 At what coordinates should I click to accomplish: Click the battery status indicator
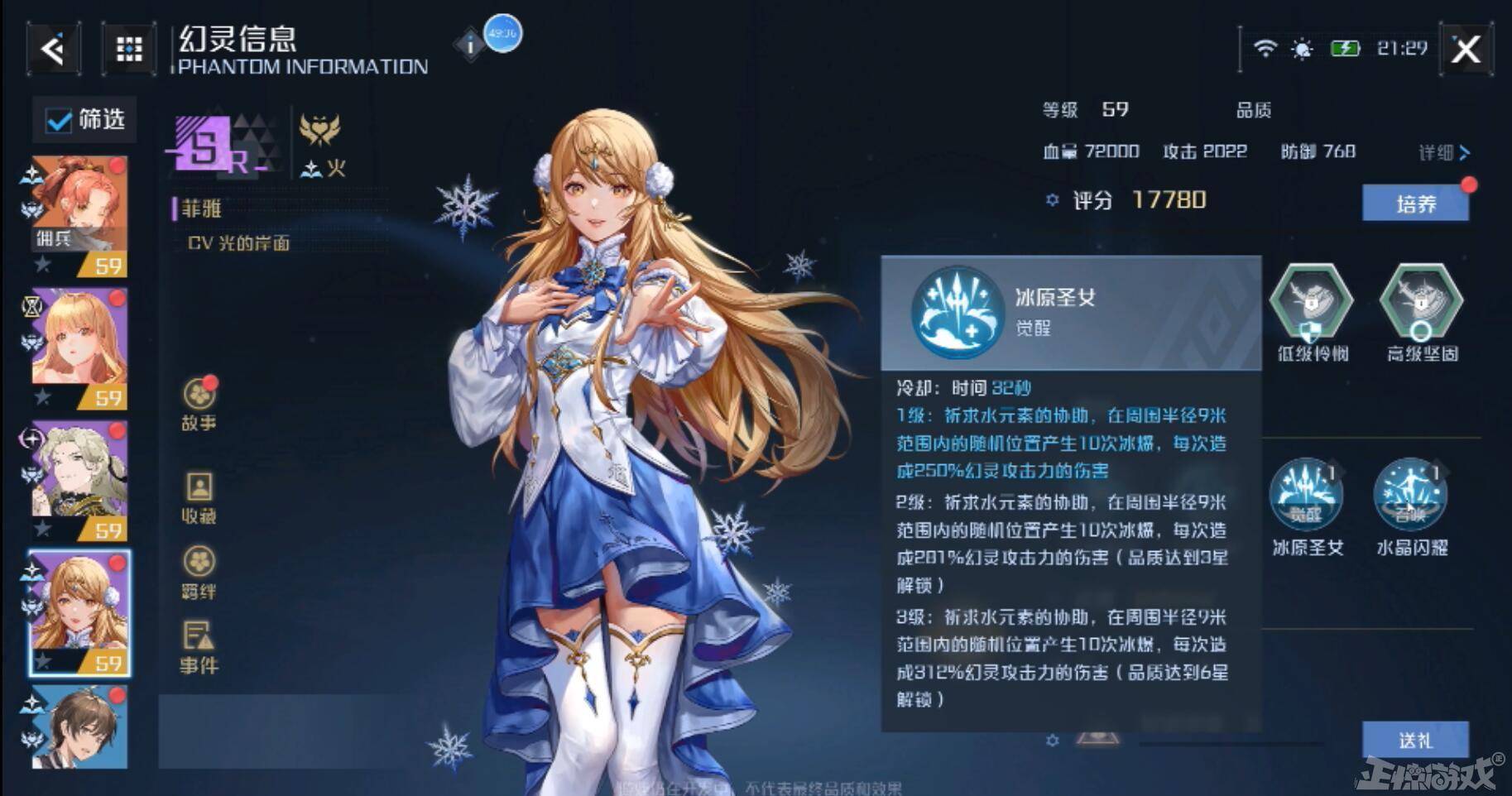(1345, 48)
